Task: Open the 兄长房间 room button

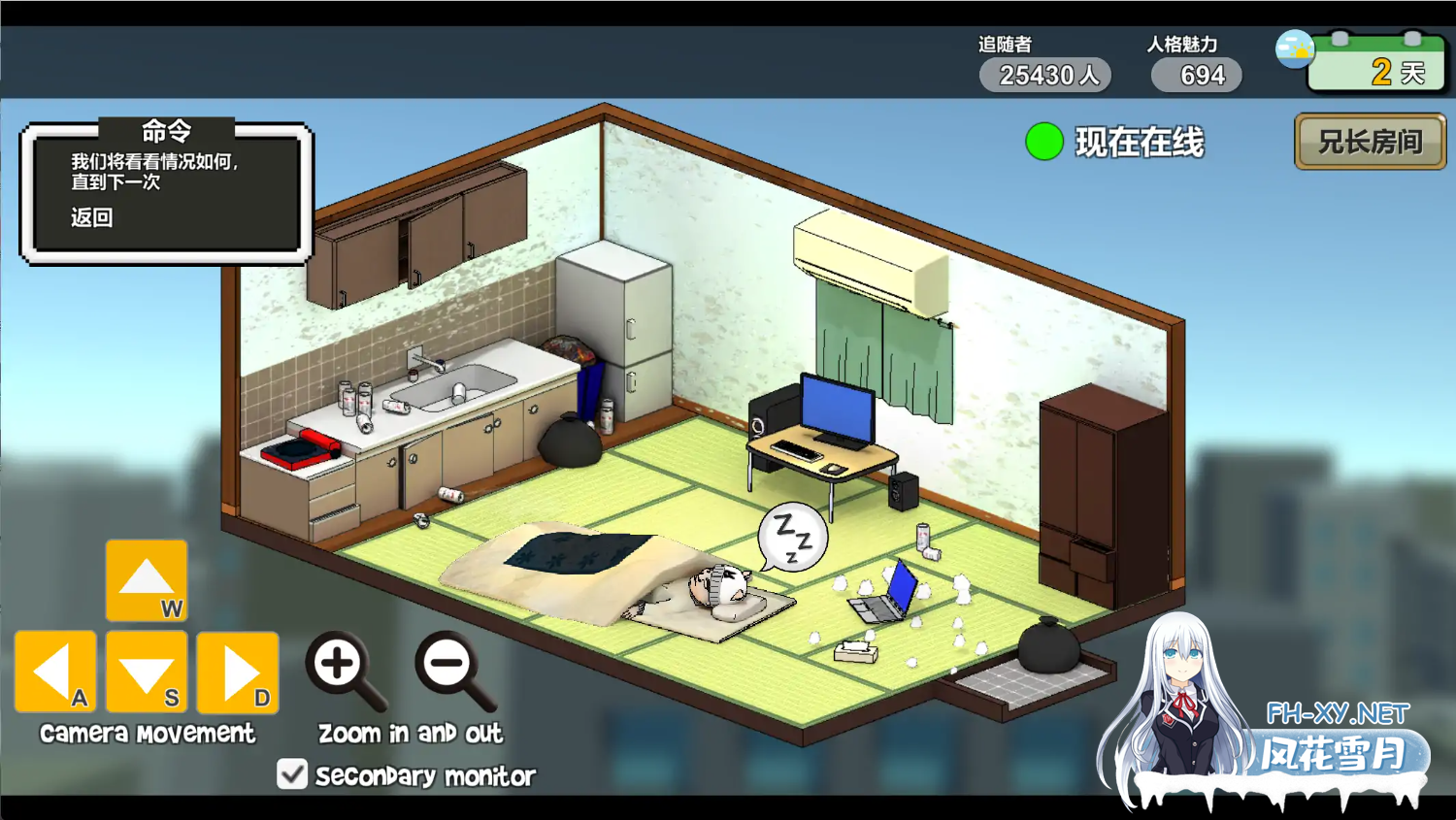Action: tap(1370, 142)
